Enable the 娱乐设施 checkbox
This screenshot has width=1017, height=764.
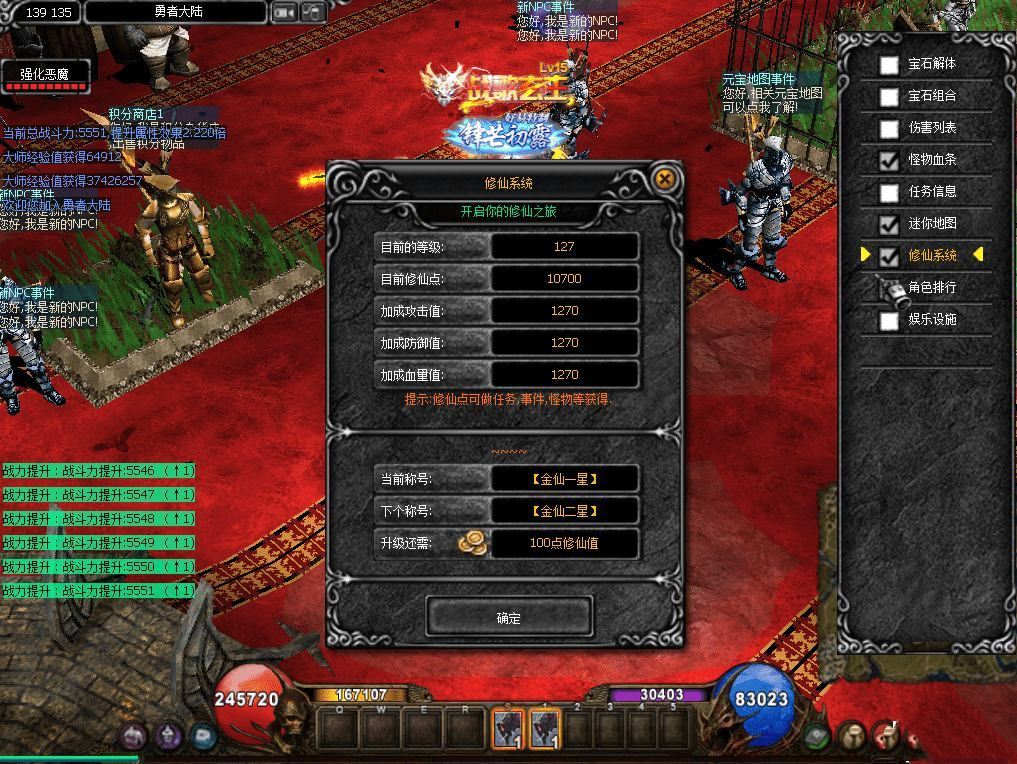click(889, 320)
